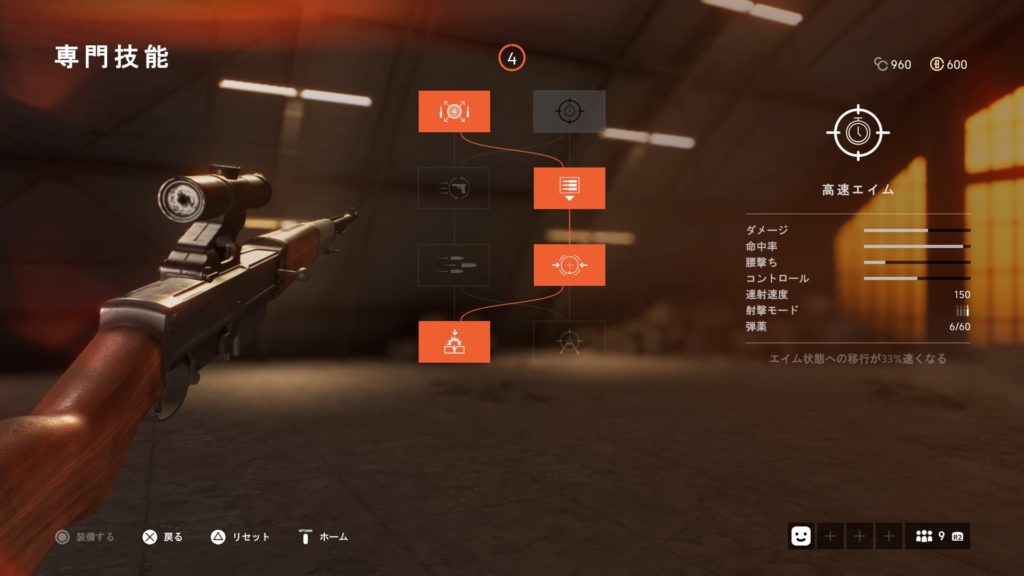Select the dimmed speeding bullets node
1024x576 pixels.
[x=454, y=265]
